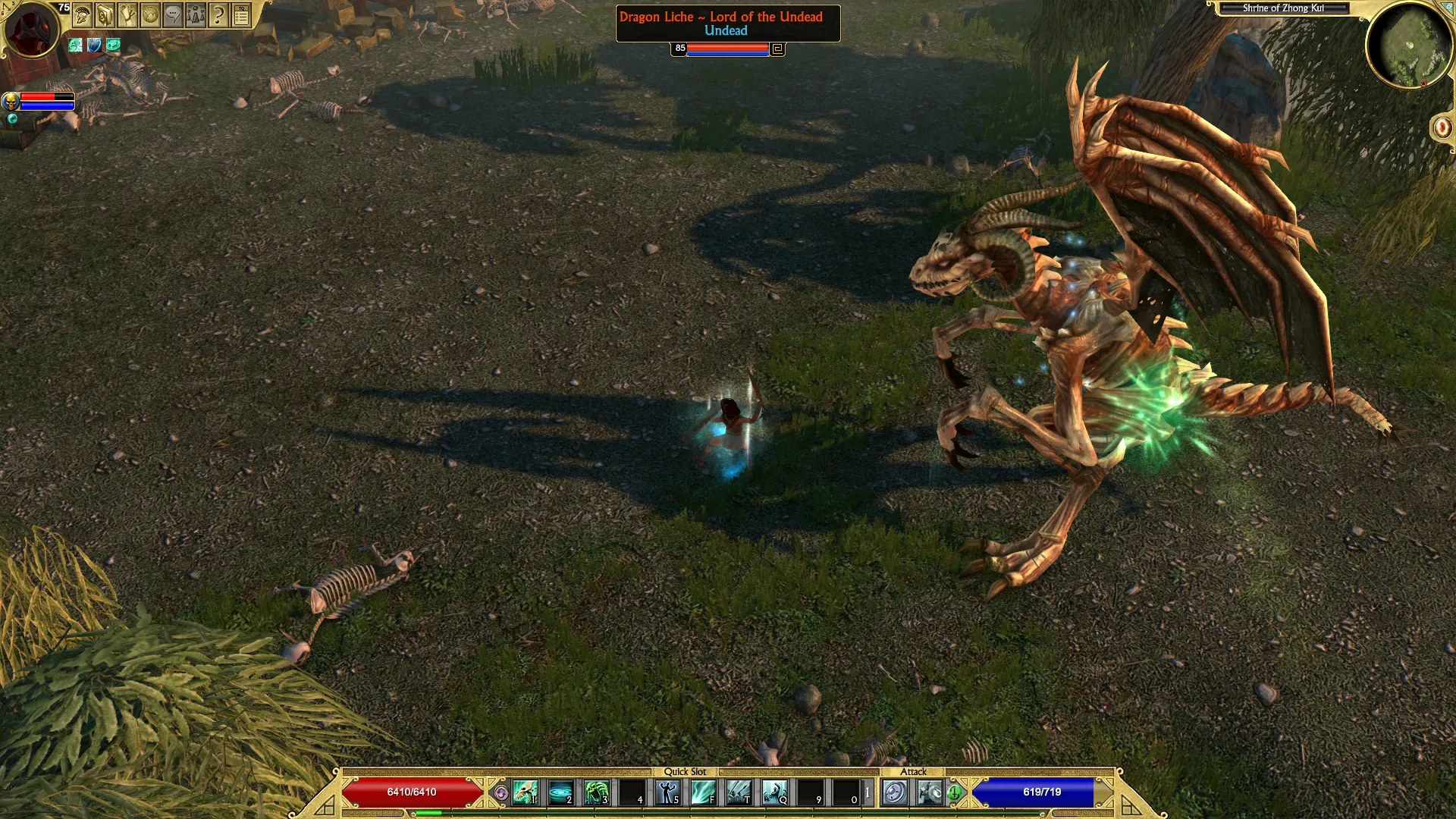The height and width of the screenshot is (819, 1456).
Task: Select the round shield primary attack slot
Action: pos(895,793)
